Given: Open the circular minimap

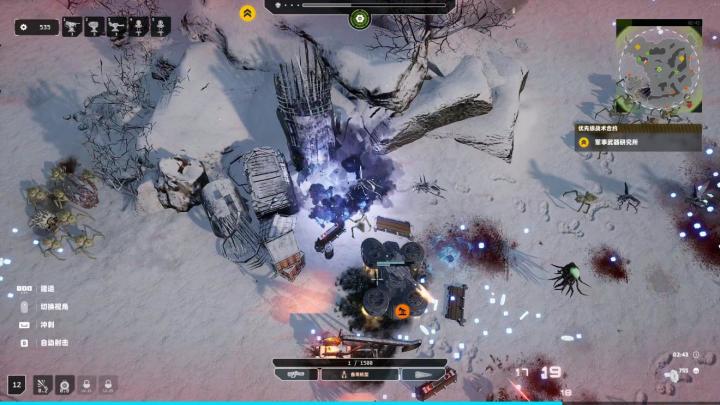Looking at the screenshot, I should pos(658,66).
